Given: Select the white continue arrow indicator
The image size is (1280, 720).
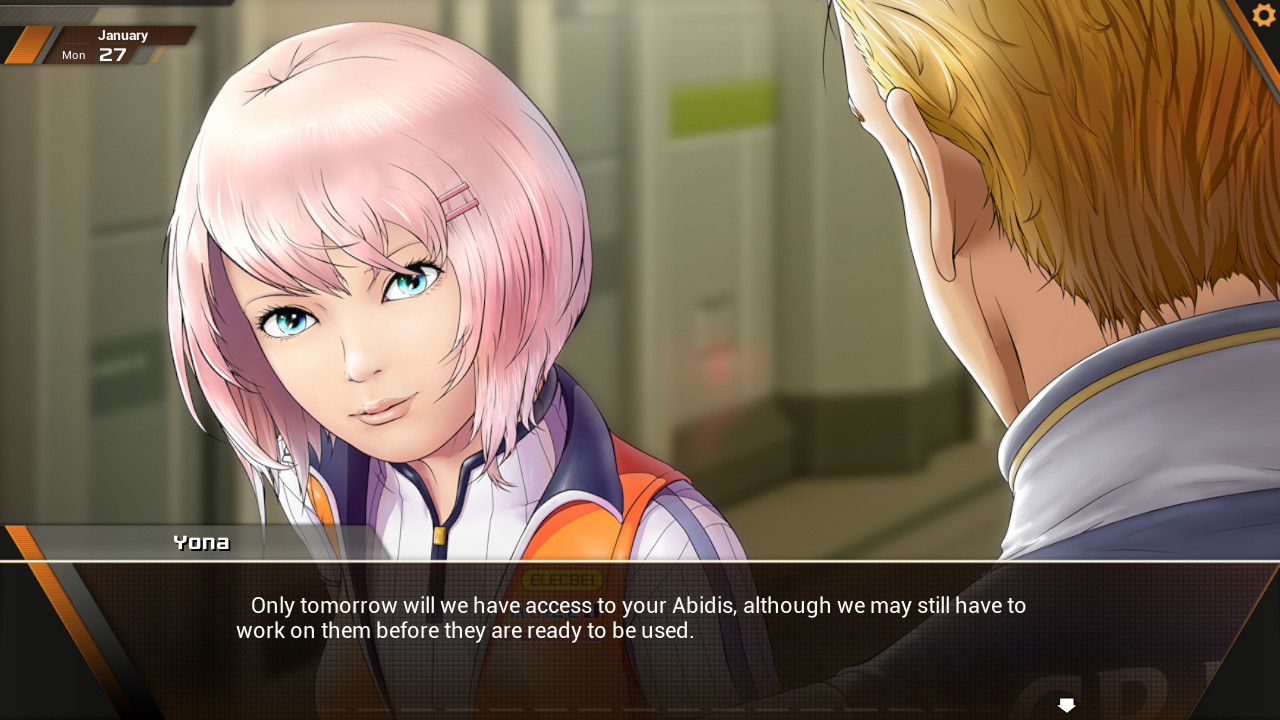Looking at the screenshot, I should (1066, 705).
